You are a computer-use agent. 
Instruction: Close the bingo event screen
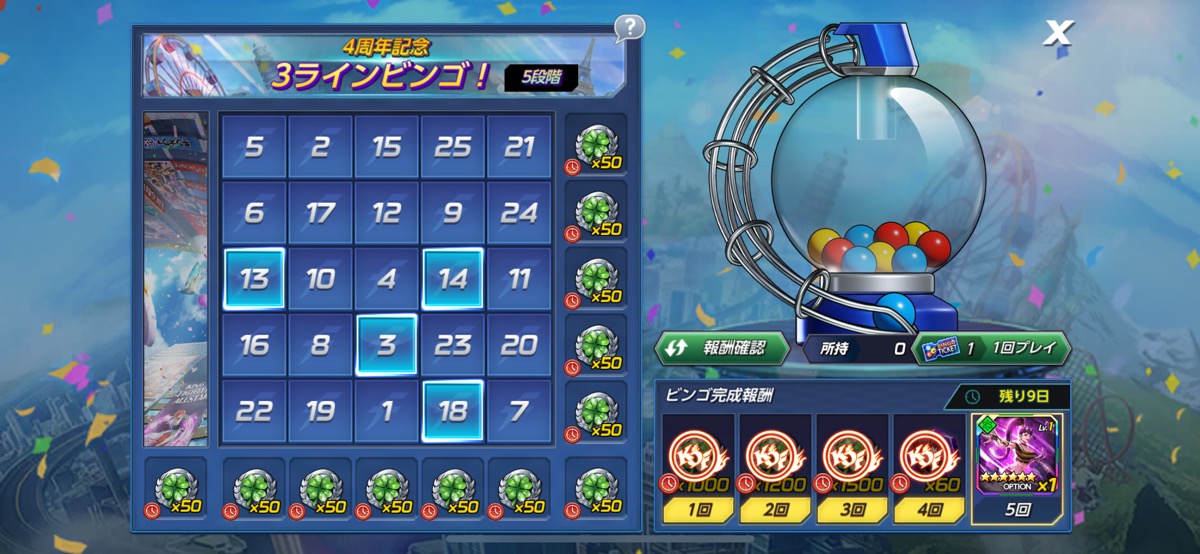(x=1057, y=34)
